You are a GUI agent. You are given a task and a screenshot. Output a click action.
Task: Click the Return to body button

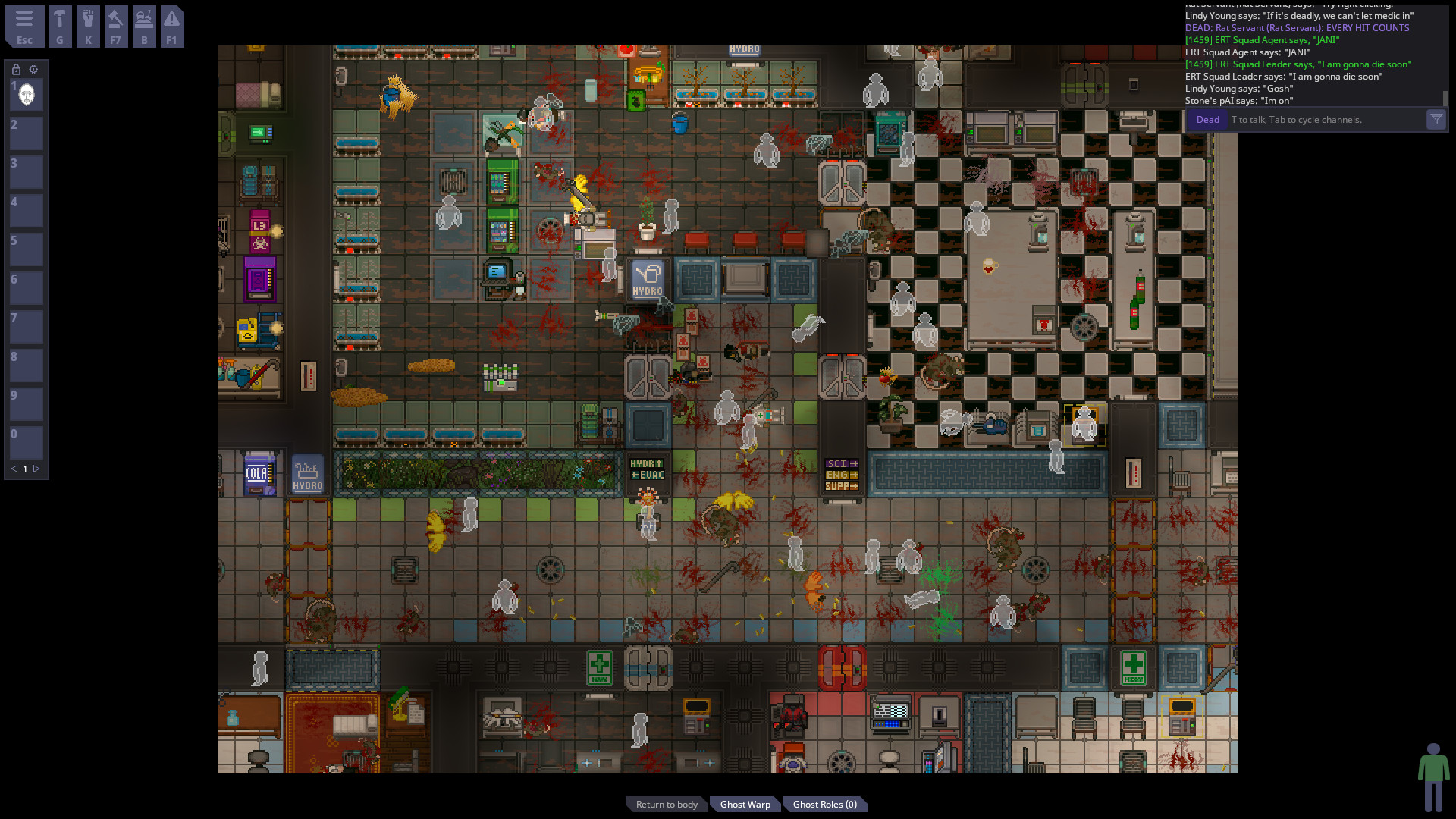point(666,804)
